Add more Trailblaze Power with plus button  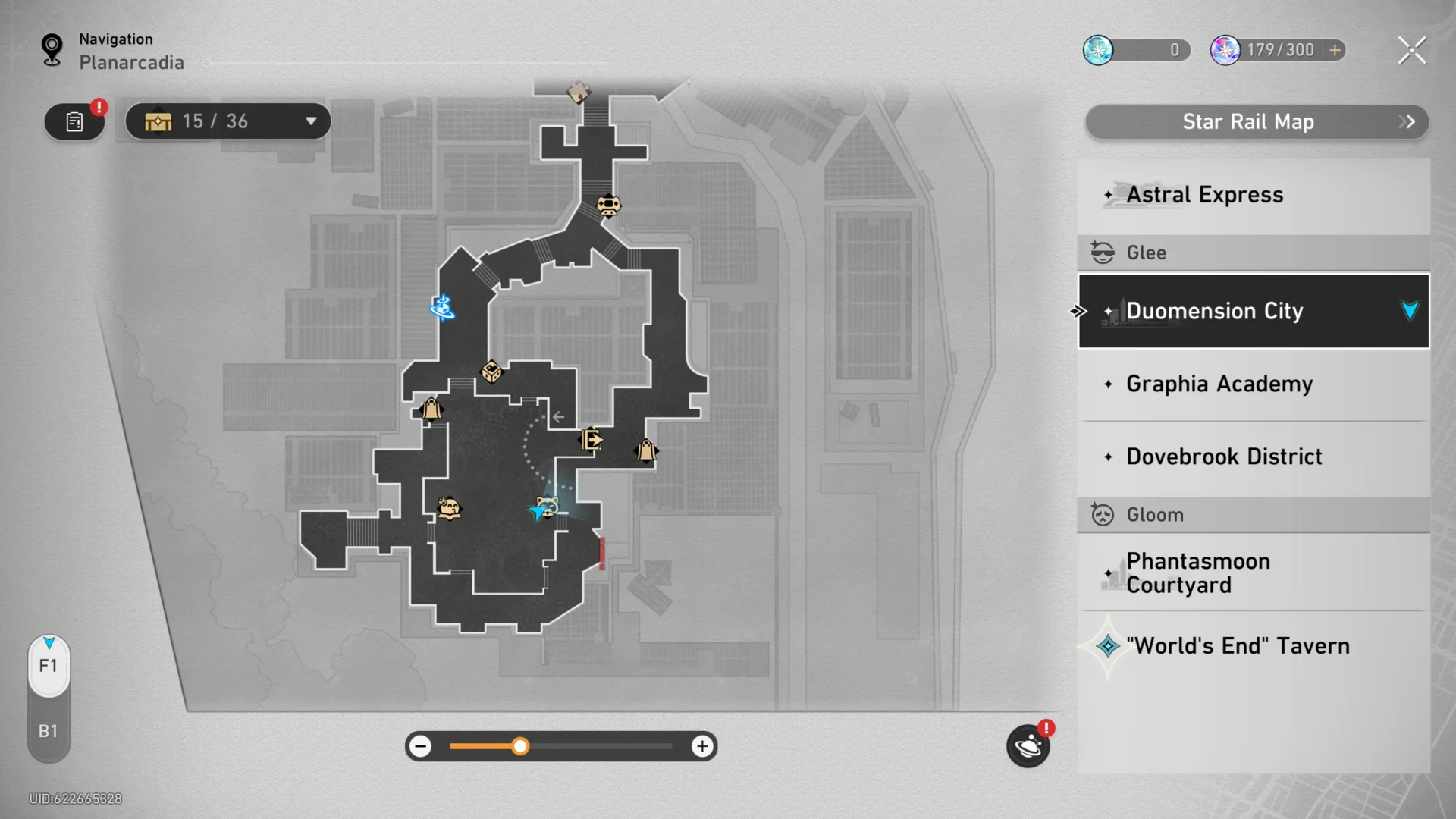[x=1335, y=50]
